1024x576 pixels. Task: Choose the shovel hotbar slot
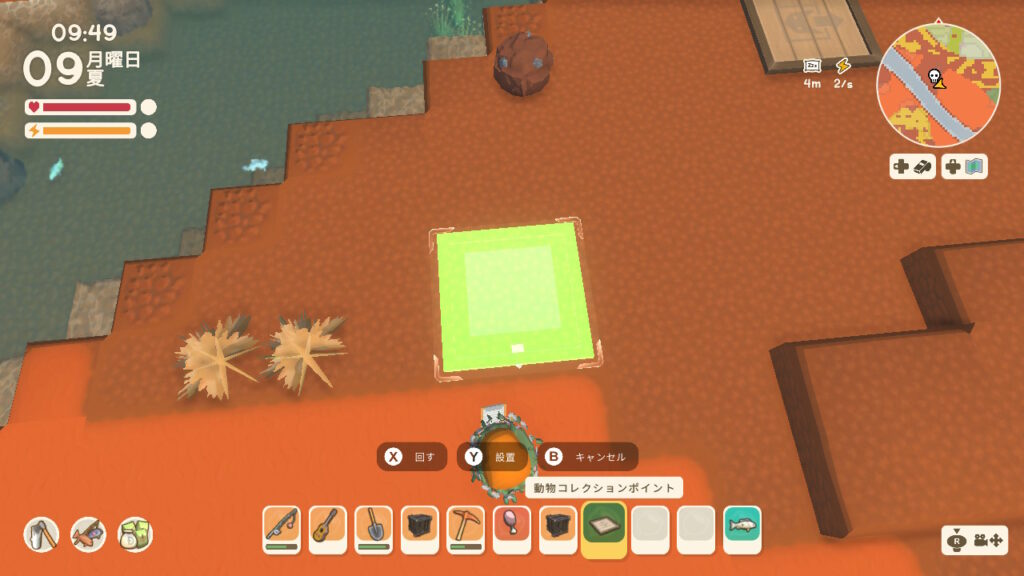tap(374, 526)
